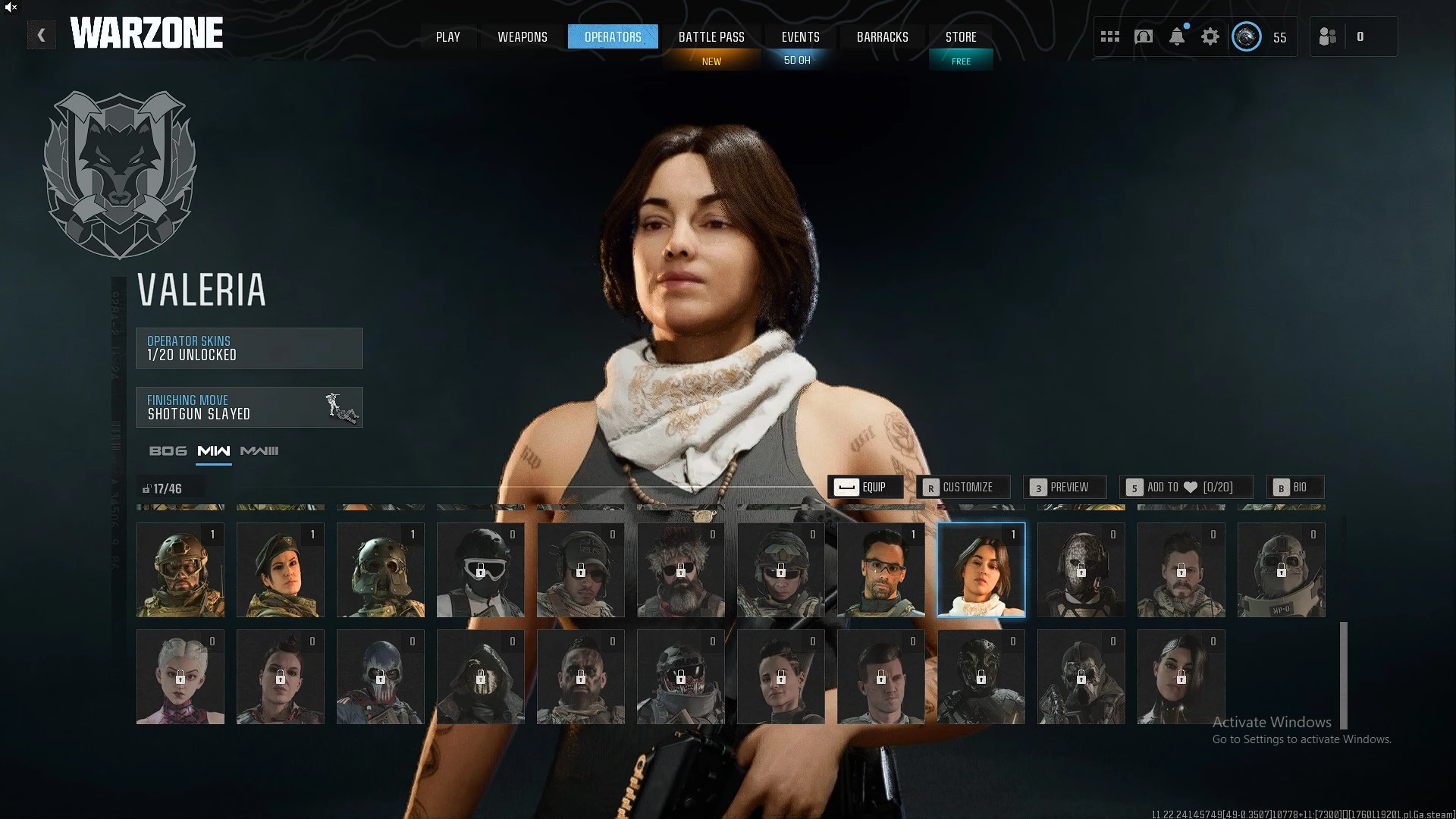Open the Battle Pass tab
The width and height of the screenshot is (1456, 819).
coord(711,36)
